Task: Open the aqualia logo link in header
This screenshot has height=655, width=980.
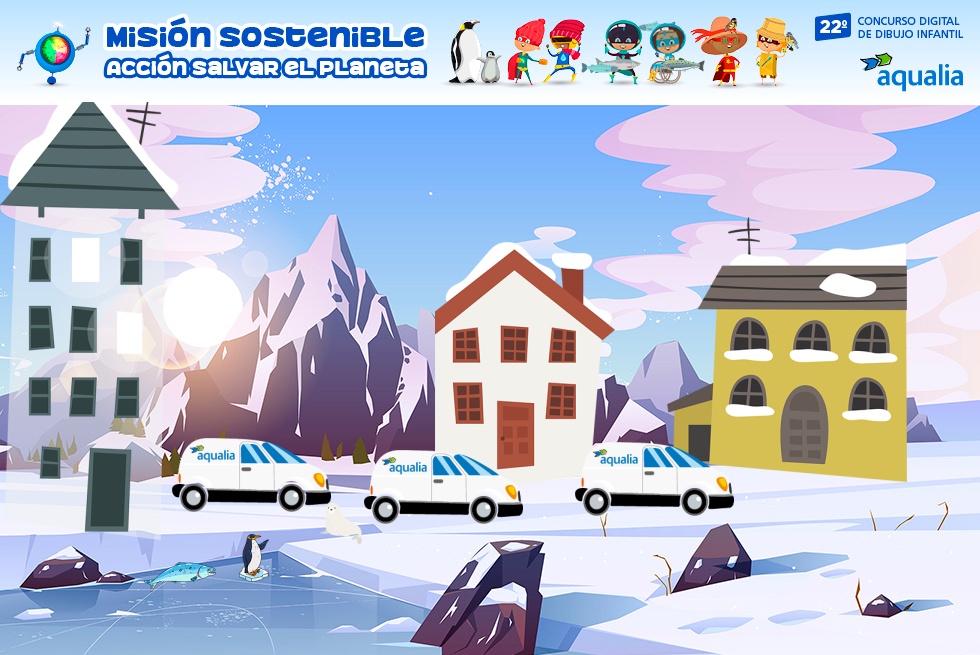Action: pyautogui.click(x=911, y=71)
